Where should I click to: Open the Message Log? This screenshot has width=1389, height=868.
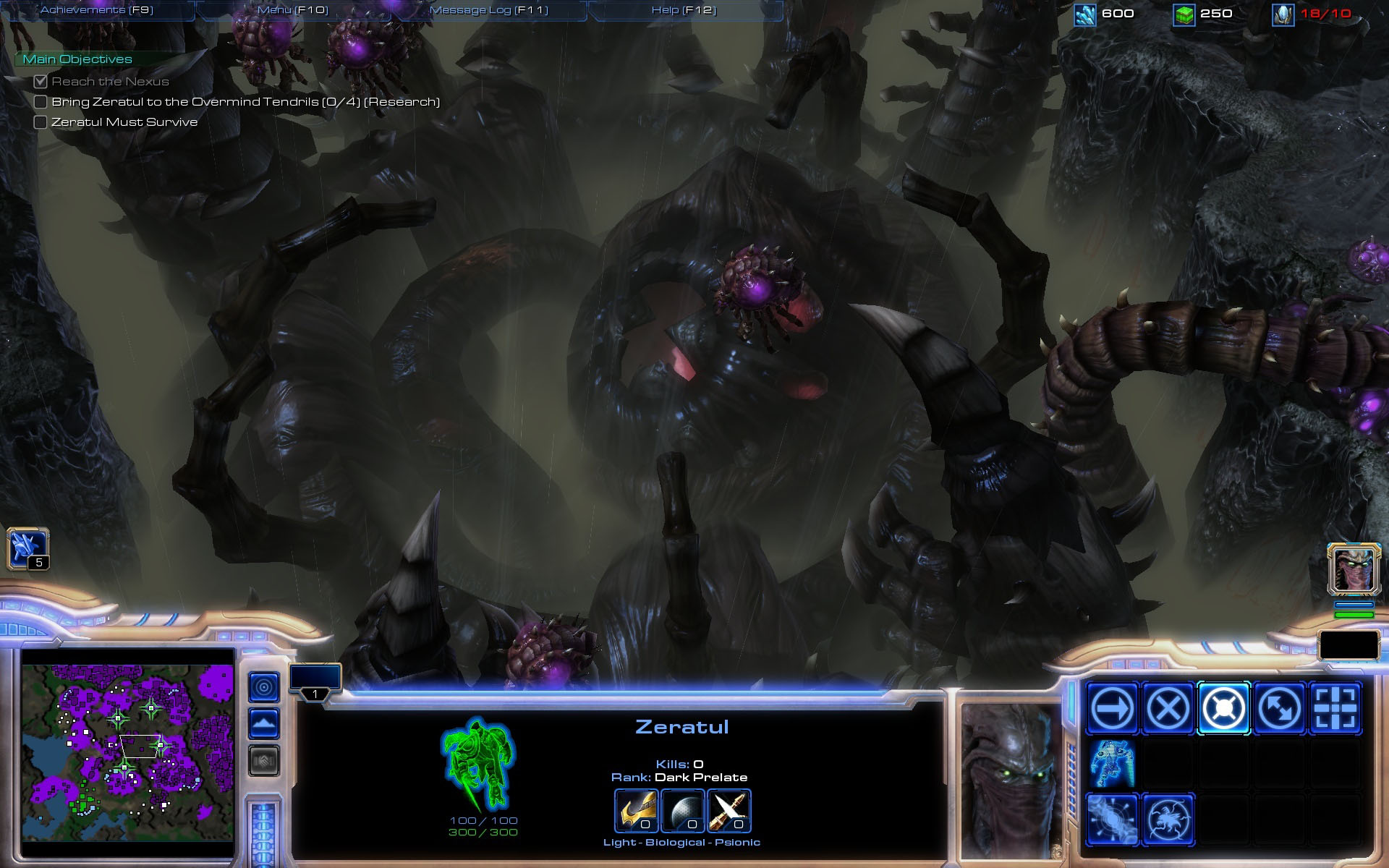[x=489, y=10]
